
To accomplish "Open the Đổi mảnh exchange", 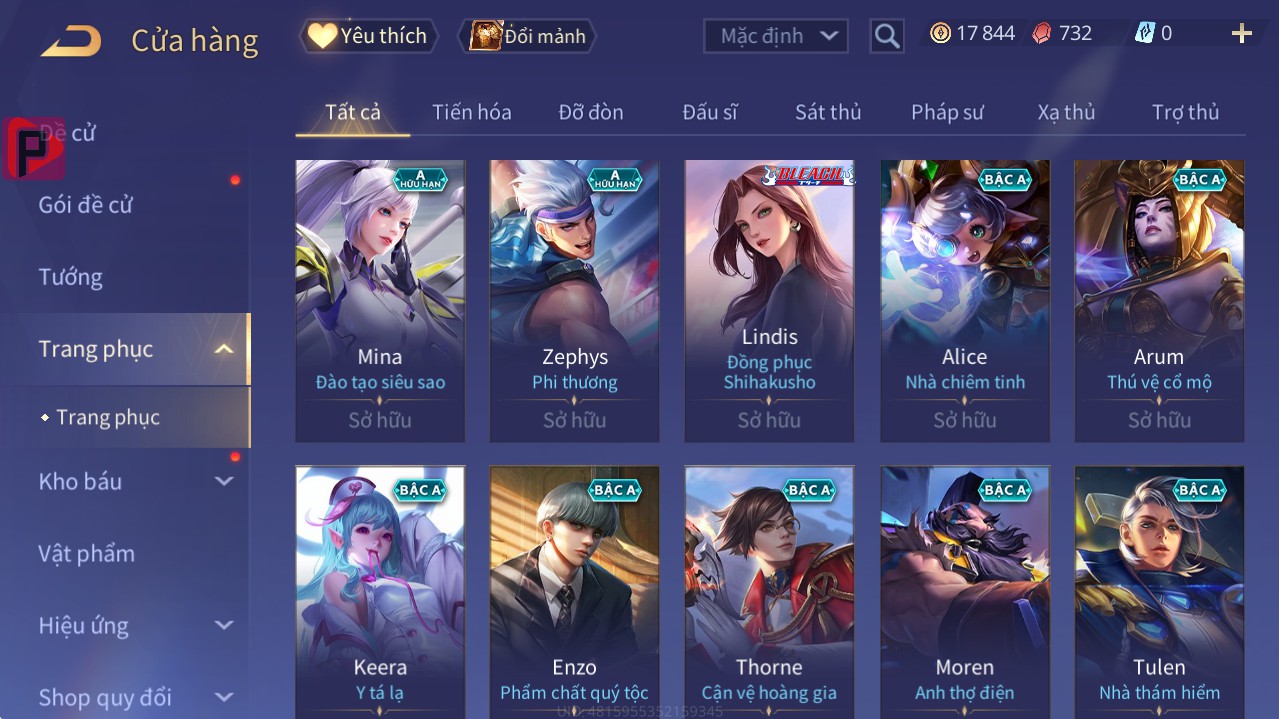I will 527,36.
